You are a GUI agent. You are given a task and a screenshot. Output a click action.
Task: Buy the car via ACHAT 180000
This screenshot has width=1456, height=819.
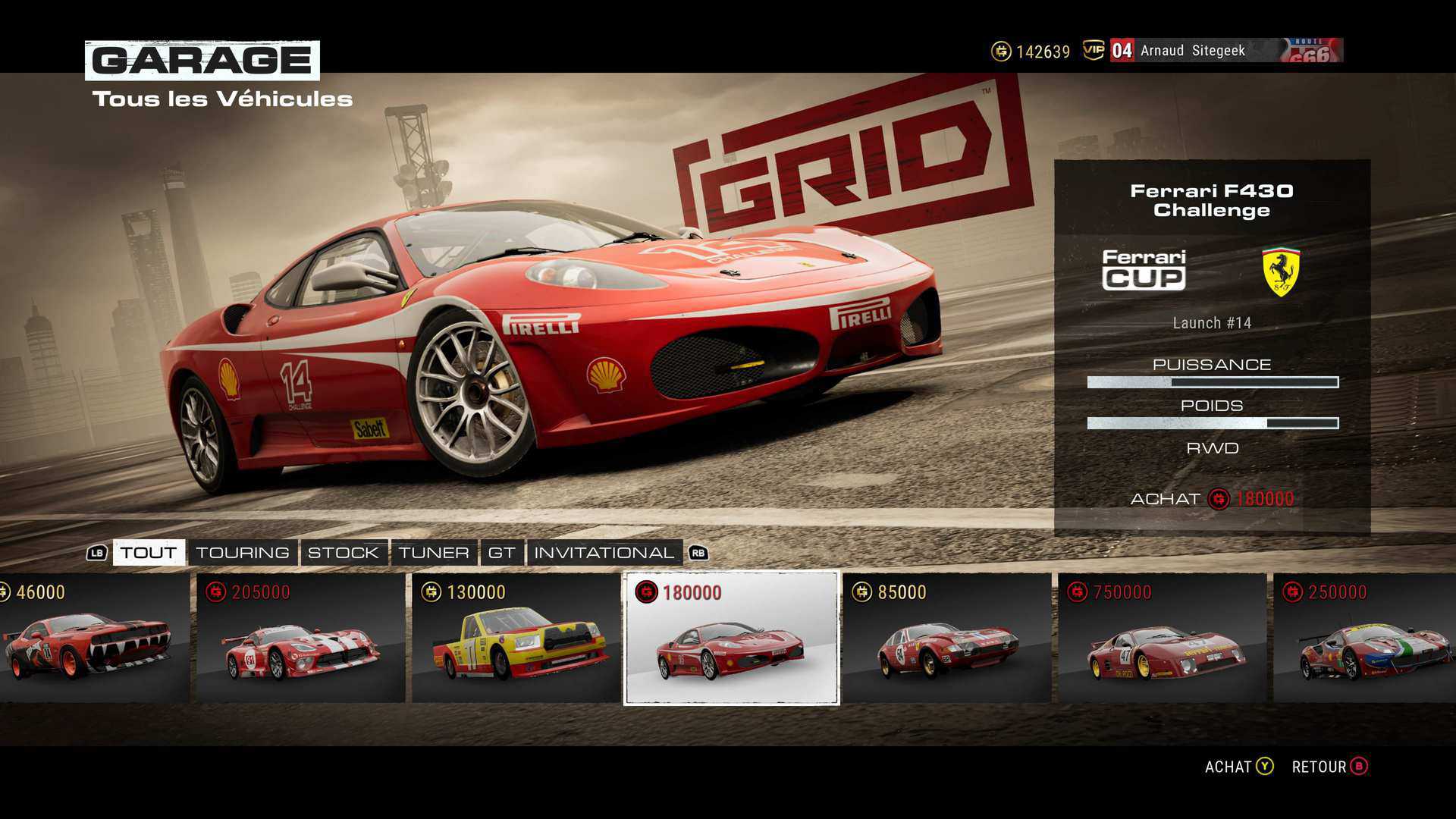point(1211,499)
